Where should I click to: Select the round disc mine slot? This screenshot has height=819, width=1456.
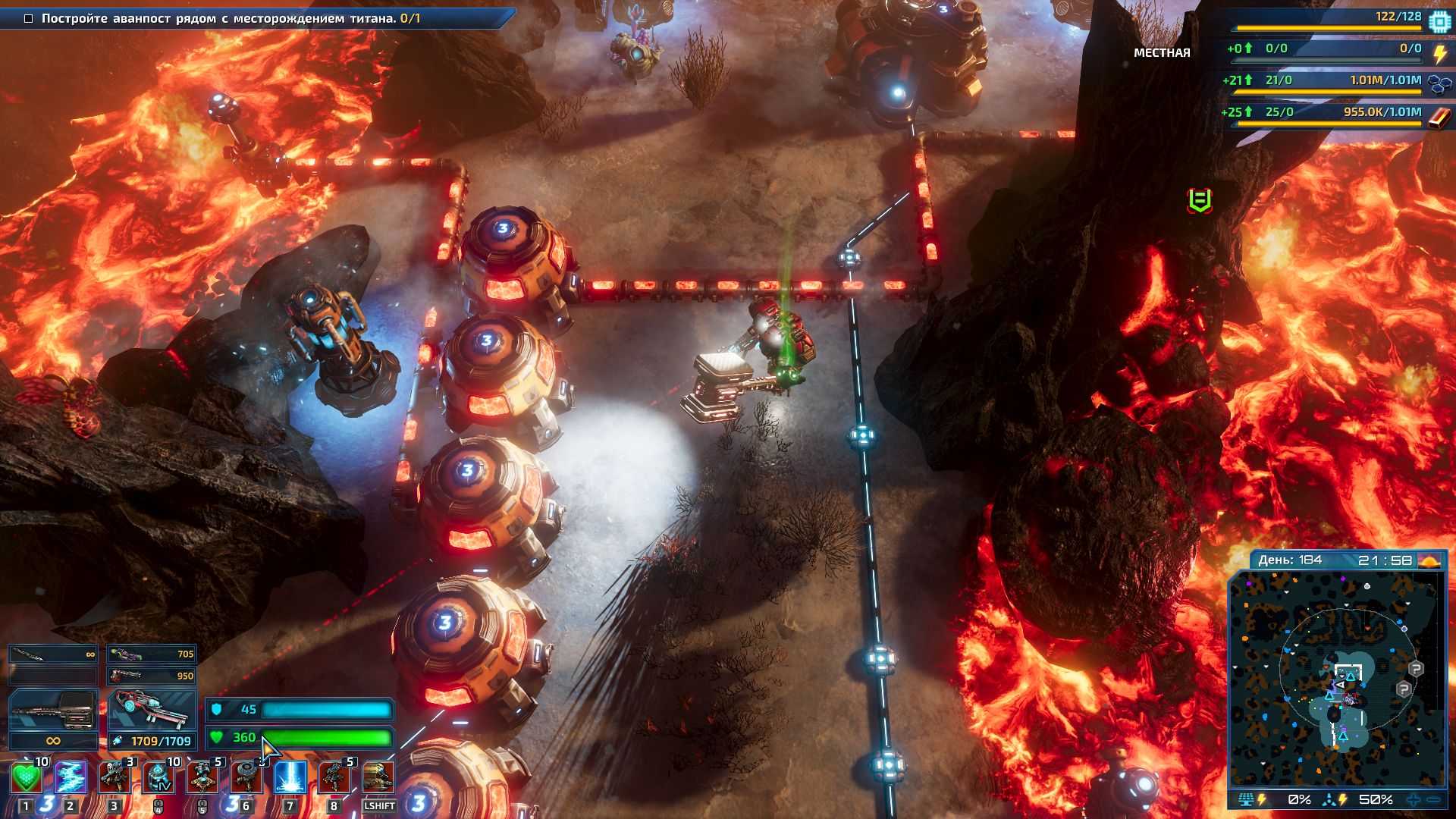(246, 778)
